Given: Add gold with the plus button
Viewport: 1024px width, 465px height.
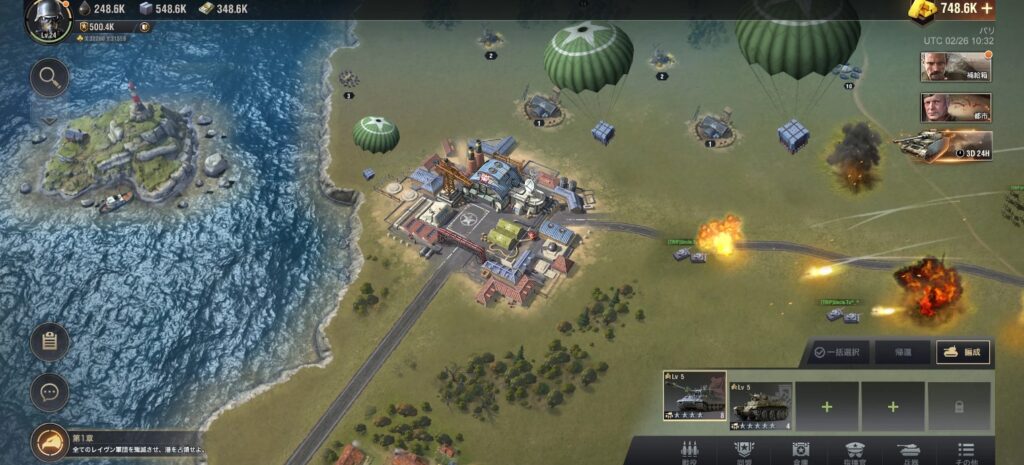Looking at the screenshot, I should click(987, 9).
